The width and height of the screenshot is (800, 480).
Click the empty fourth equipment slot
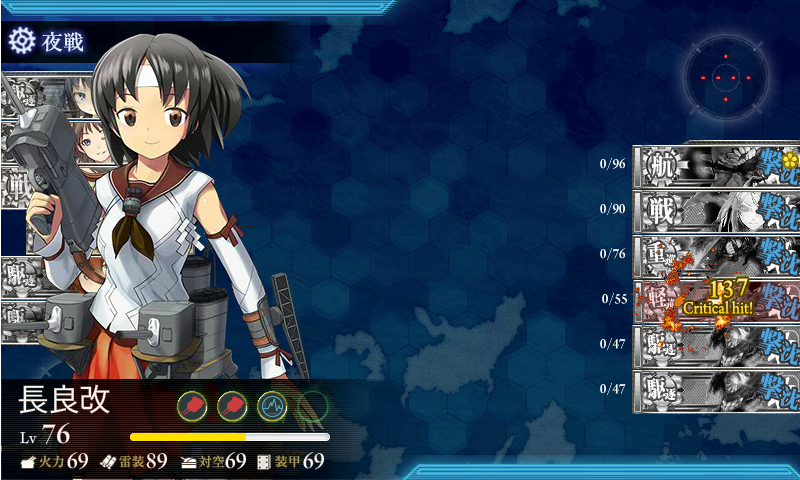coord(313,406)
